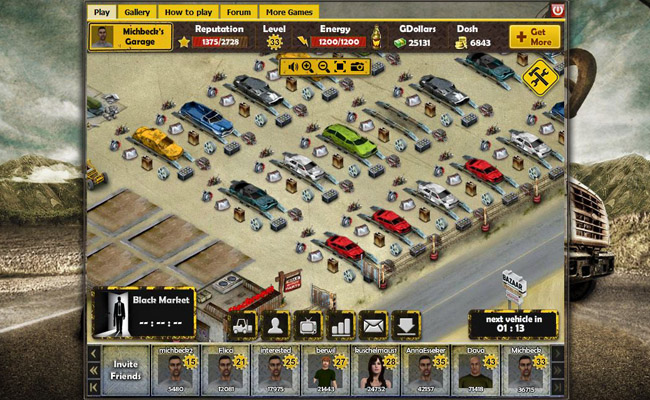This screenshot has height=400, width=650.
Task: Select friend Ruschelmaust in the friends list
Action: coord(375,369)
